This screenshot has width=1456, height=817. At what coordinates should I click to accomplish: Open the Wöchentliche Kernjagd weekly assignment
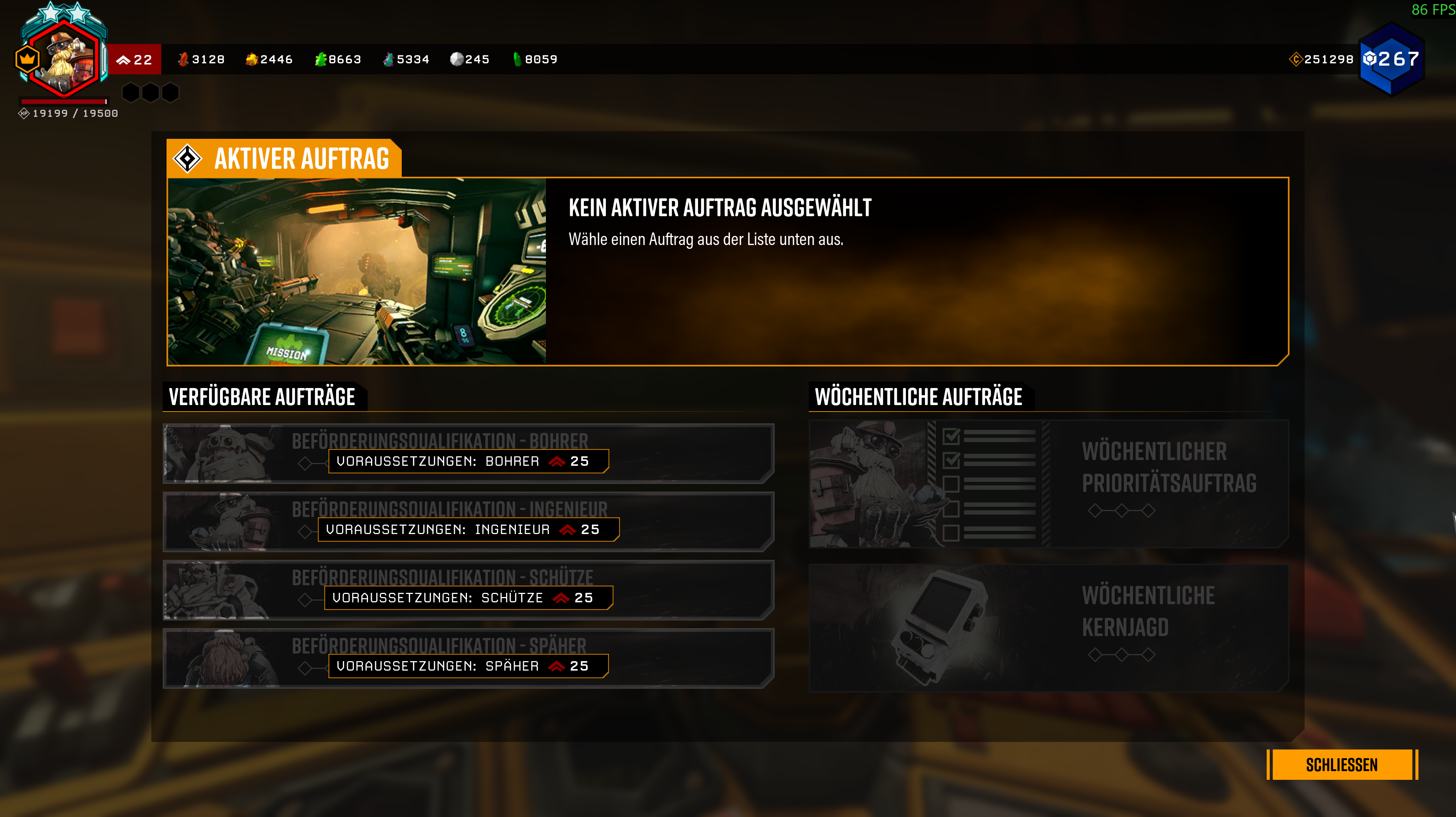tap(1049, 628)
